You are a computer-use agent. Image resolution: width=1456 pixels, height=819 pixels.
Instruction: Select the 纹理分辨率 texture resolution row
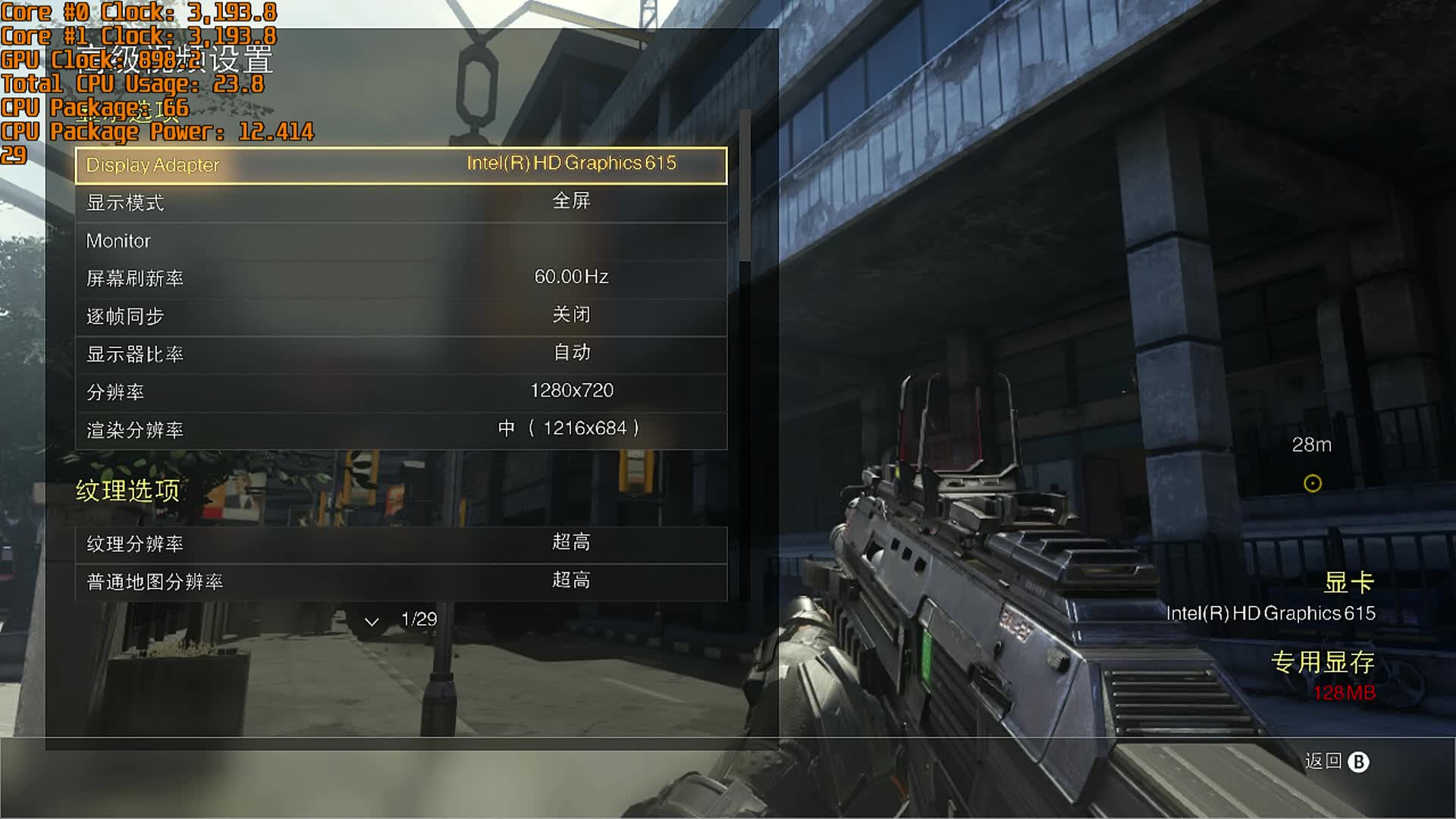[400, 544]
